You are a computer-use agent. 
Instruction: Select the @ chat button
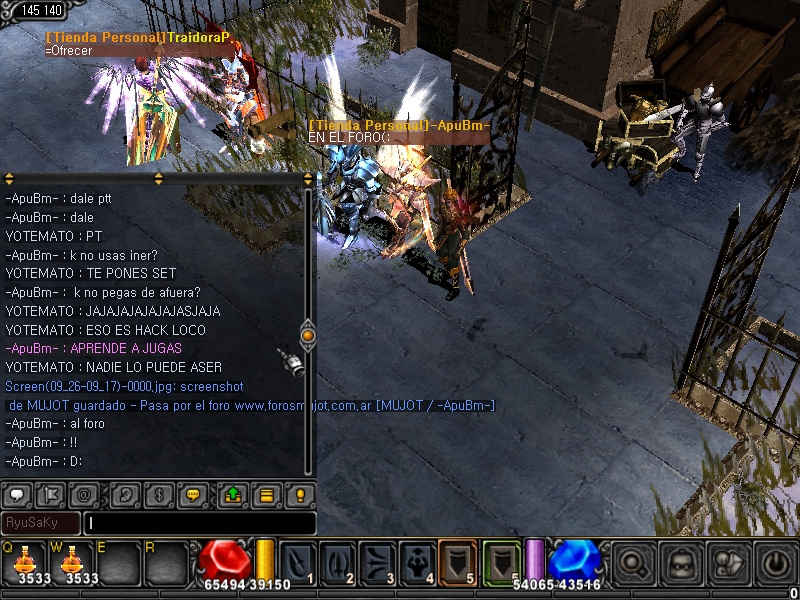[84, 494]
